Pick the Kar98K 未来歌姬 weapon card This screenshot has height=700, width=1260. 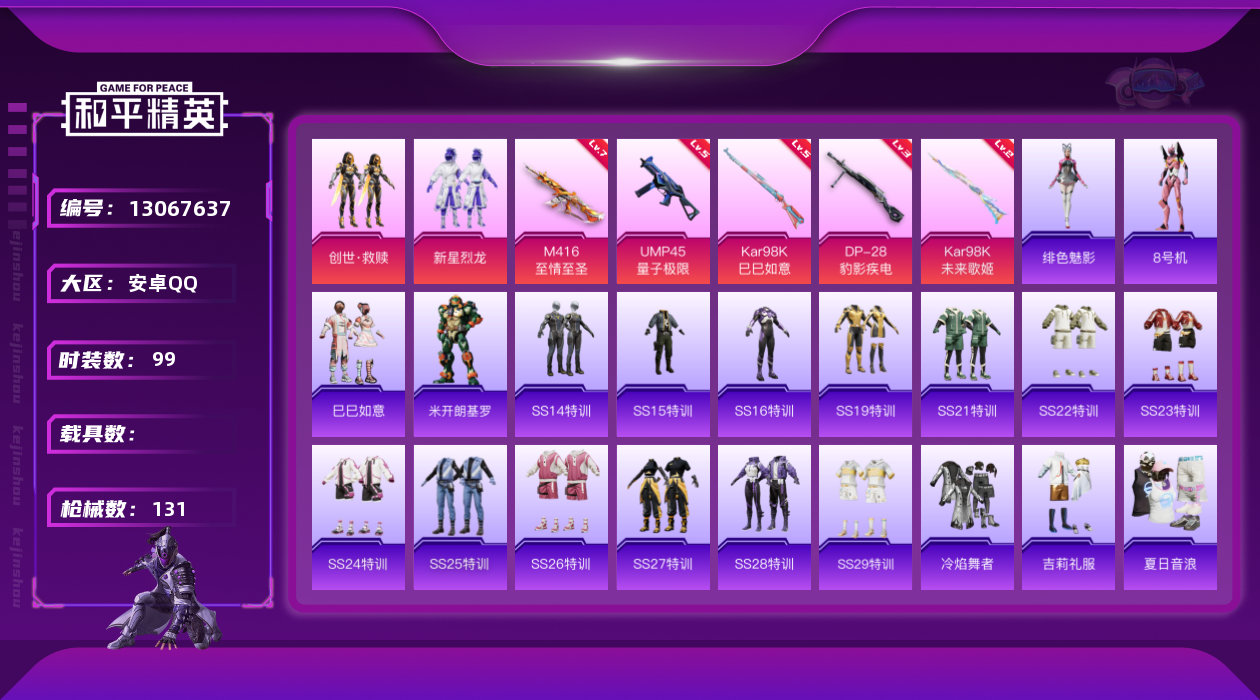[966, 211]
